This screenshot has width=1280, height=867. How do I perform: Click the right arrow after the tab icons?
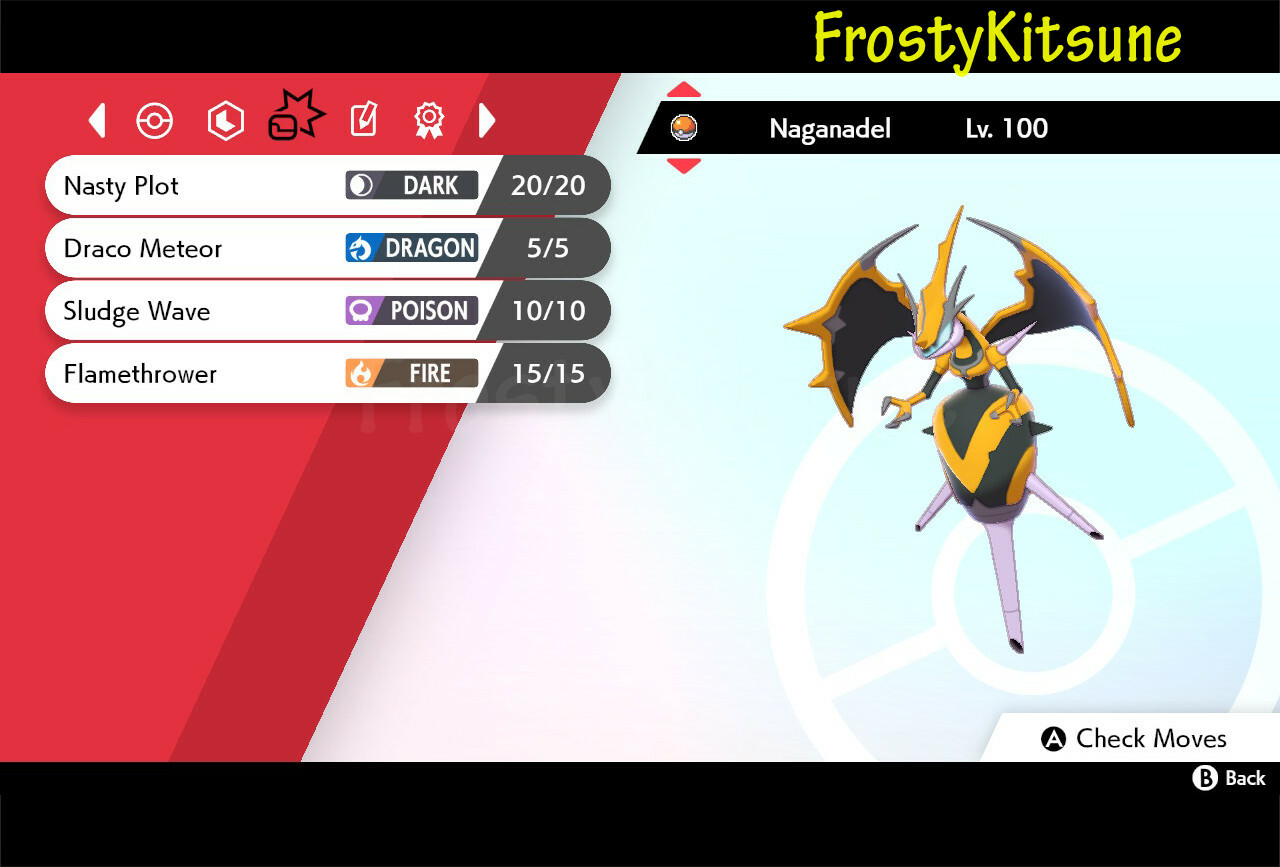click(x=487, y=120)
